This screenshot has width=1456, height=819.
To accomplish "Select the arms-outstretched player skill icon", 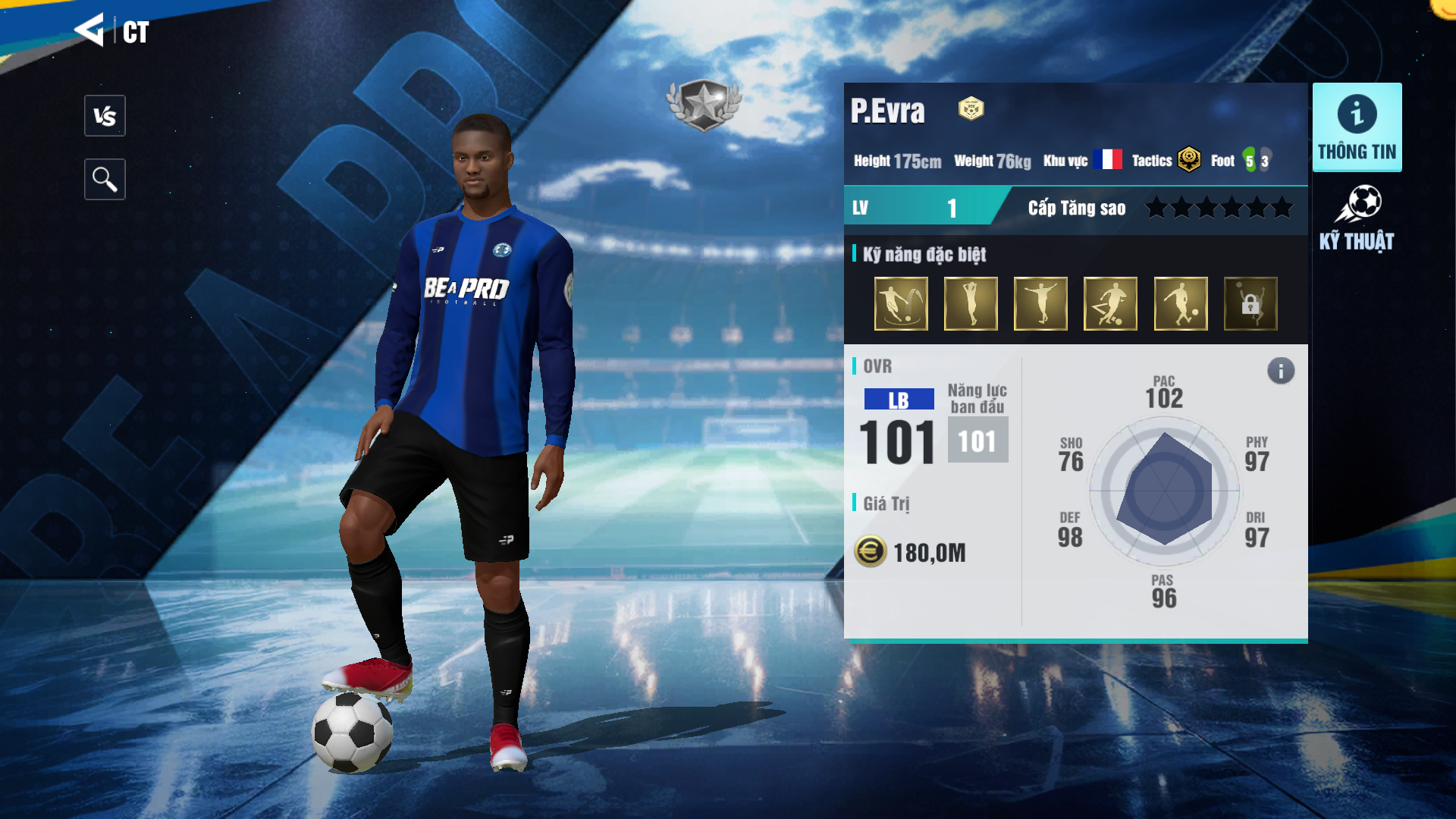I will (x=1040, y=303).
